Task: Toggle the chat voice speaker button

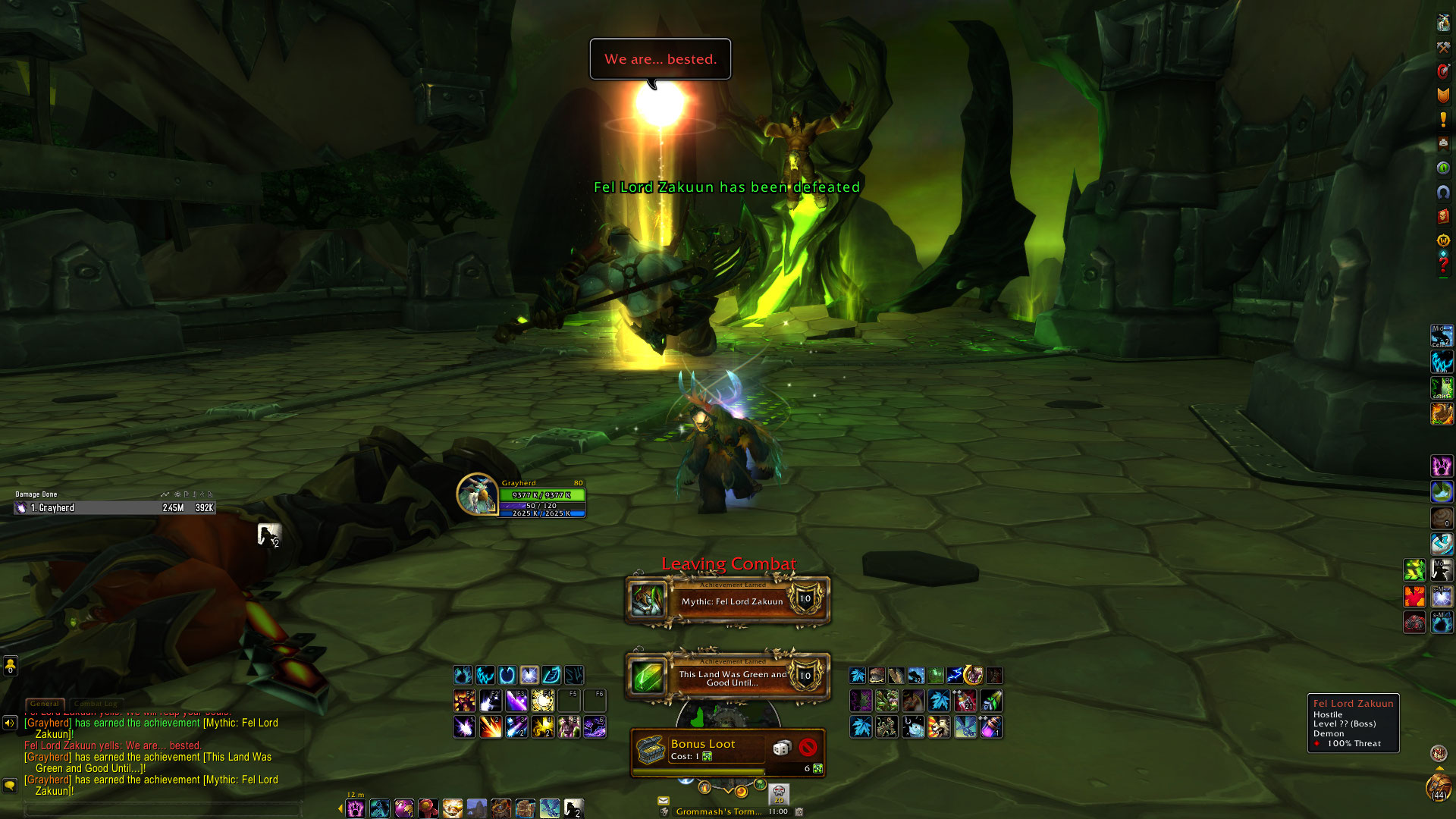Action: pos(10,723)
